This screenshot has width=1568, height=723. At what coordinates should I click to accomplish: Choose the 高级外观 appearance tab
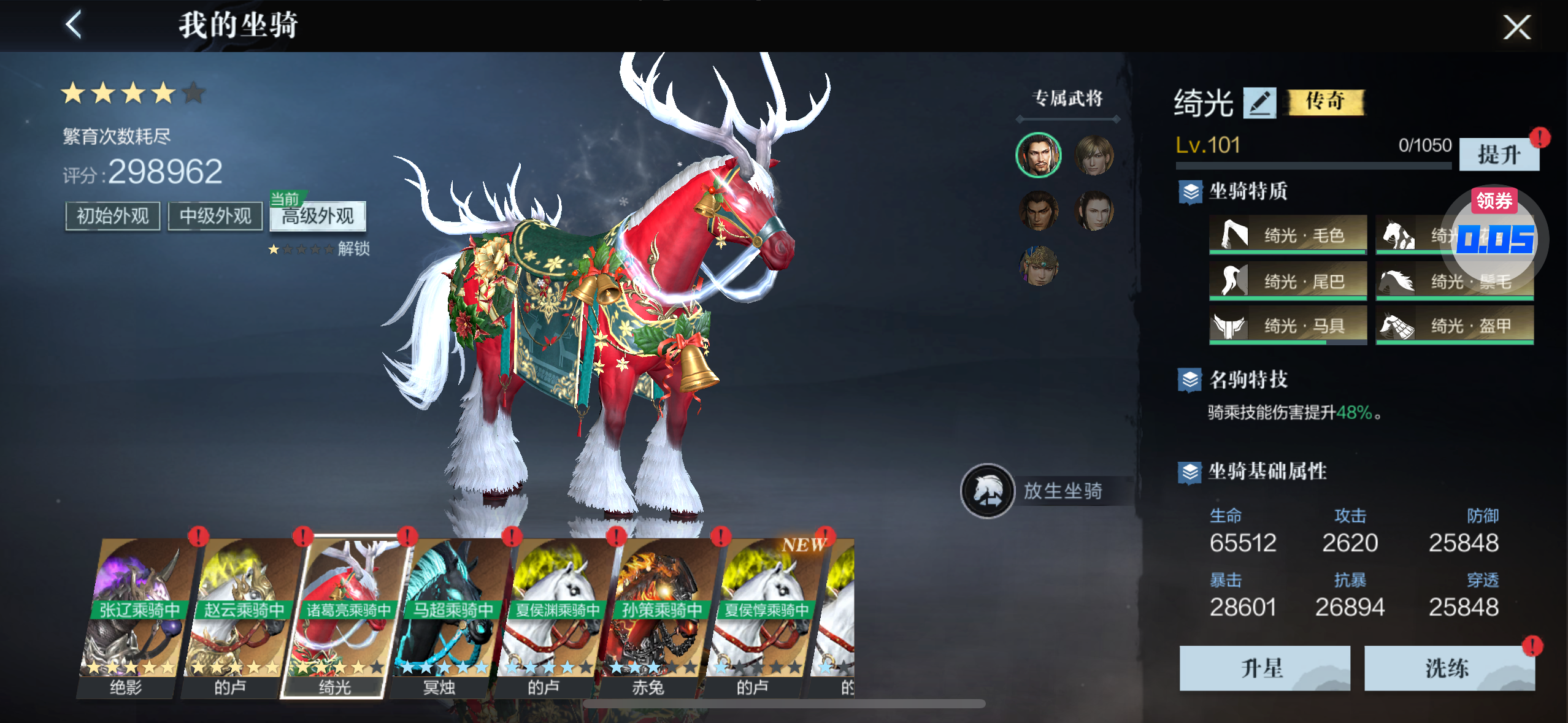318,216
